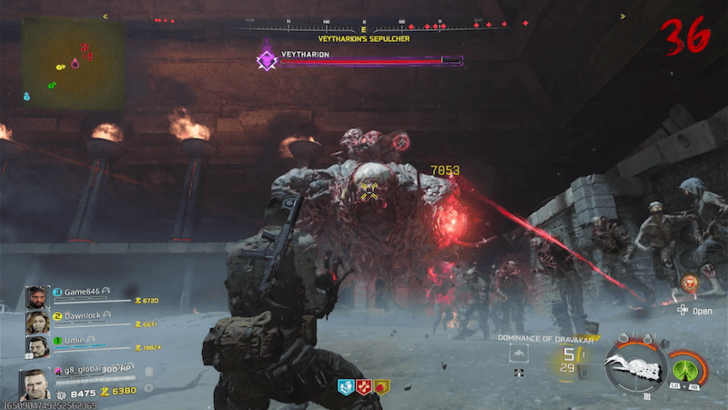
Task: Select Umin's squad portrait
Action: pos(36,346)
